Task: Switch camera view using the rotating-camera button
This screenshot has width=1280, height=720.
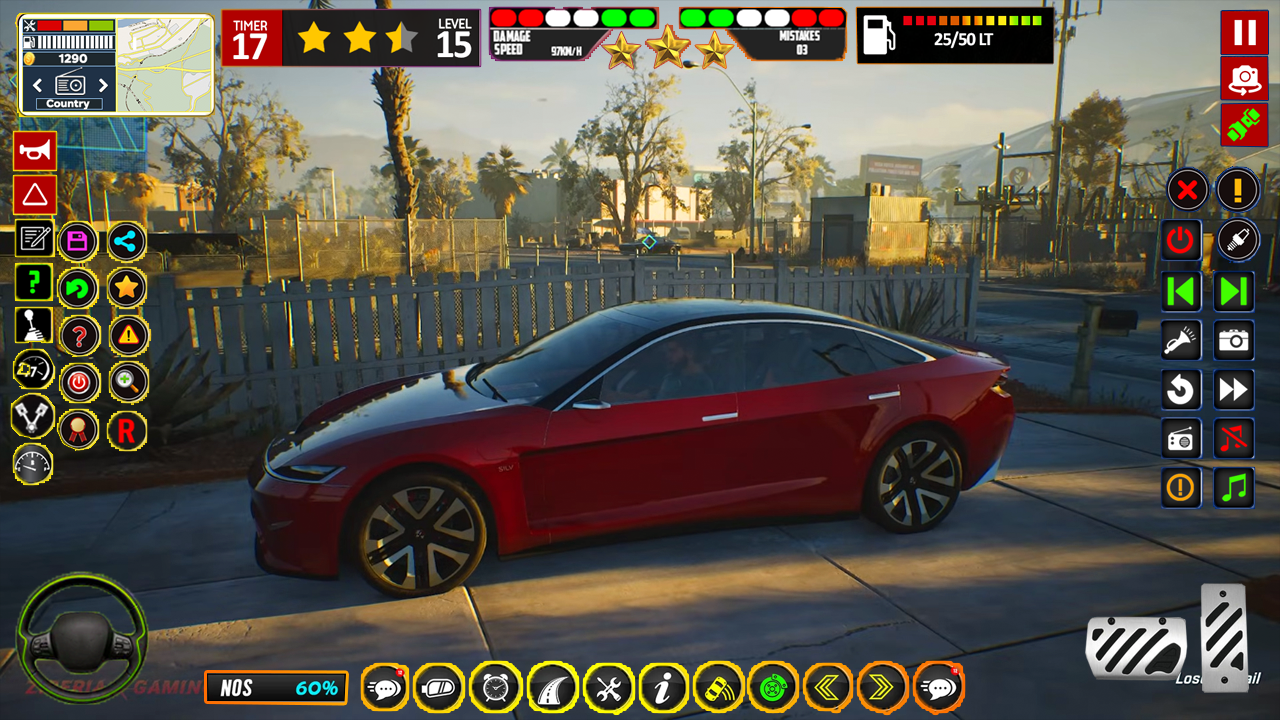Action: click(x=1244, y=79)
